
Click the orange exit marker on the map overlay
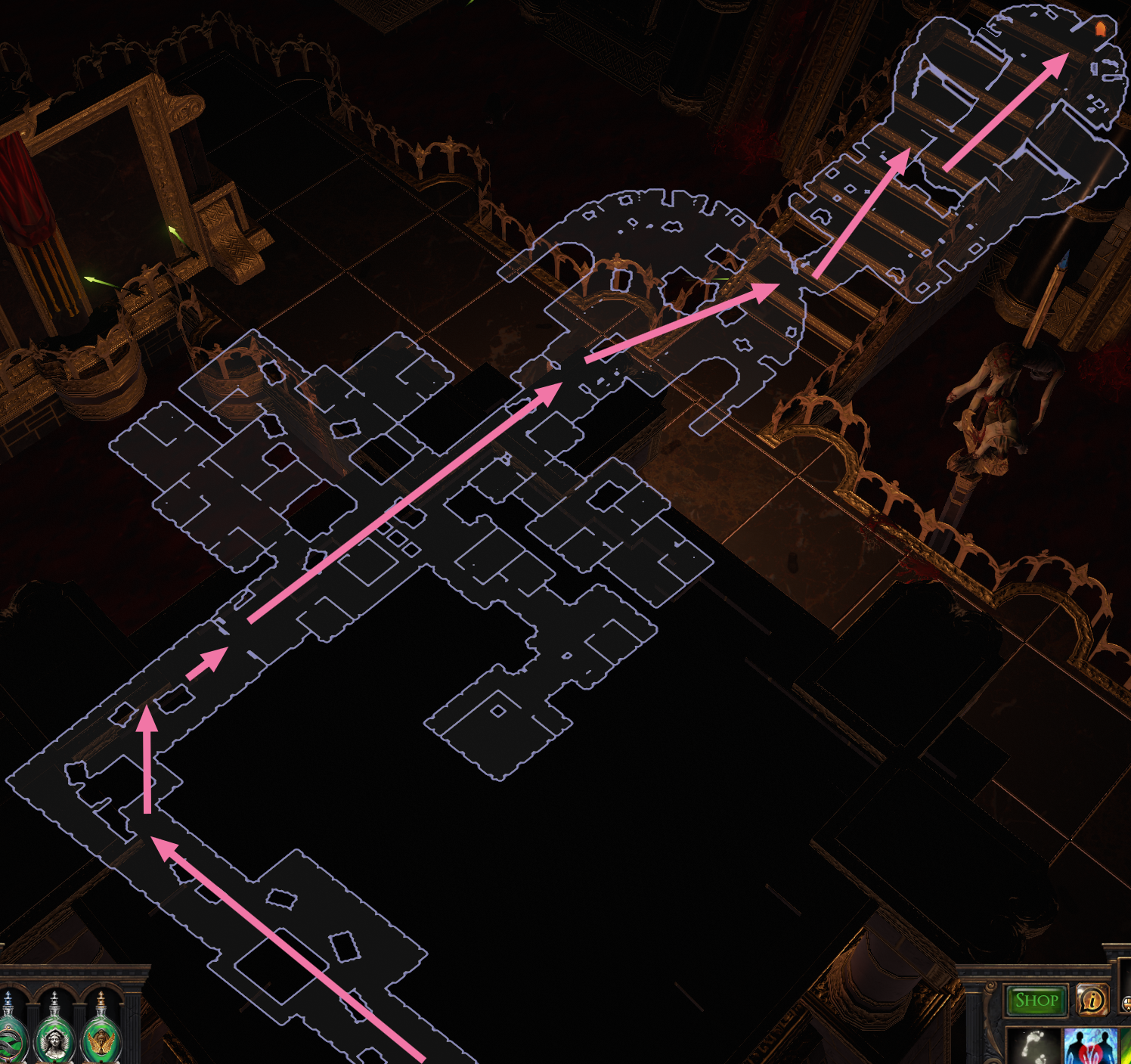coord(1101,29)
